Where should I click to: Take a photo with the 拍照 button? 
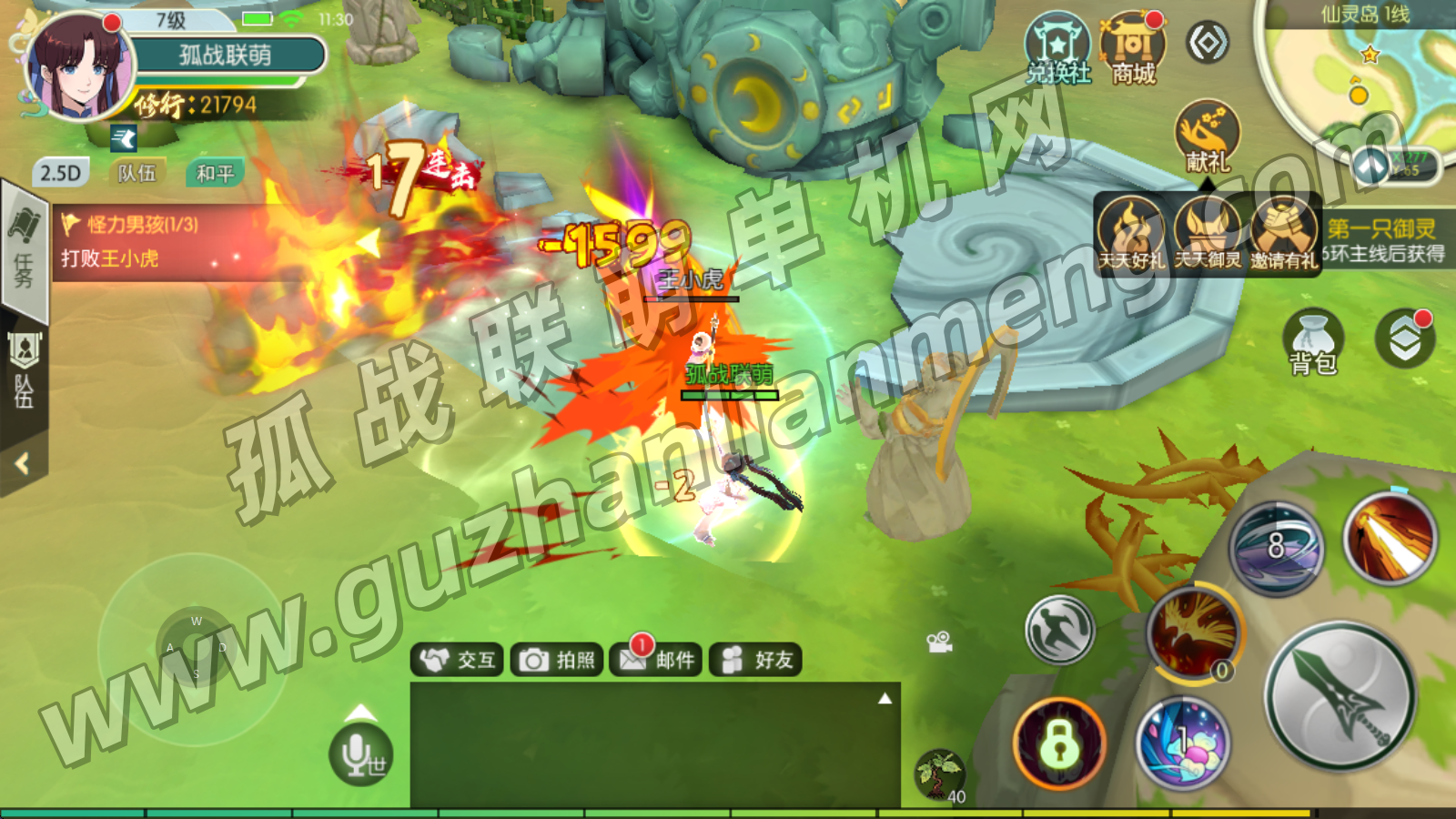(558, 660)
